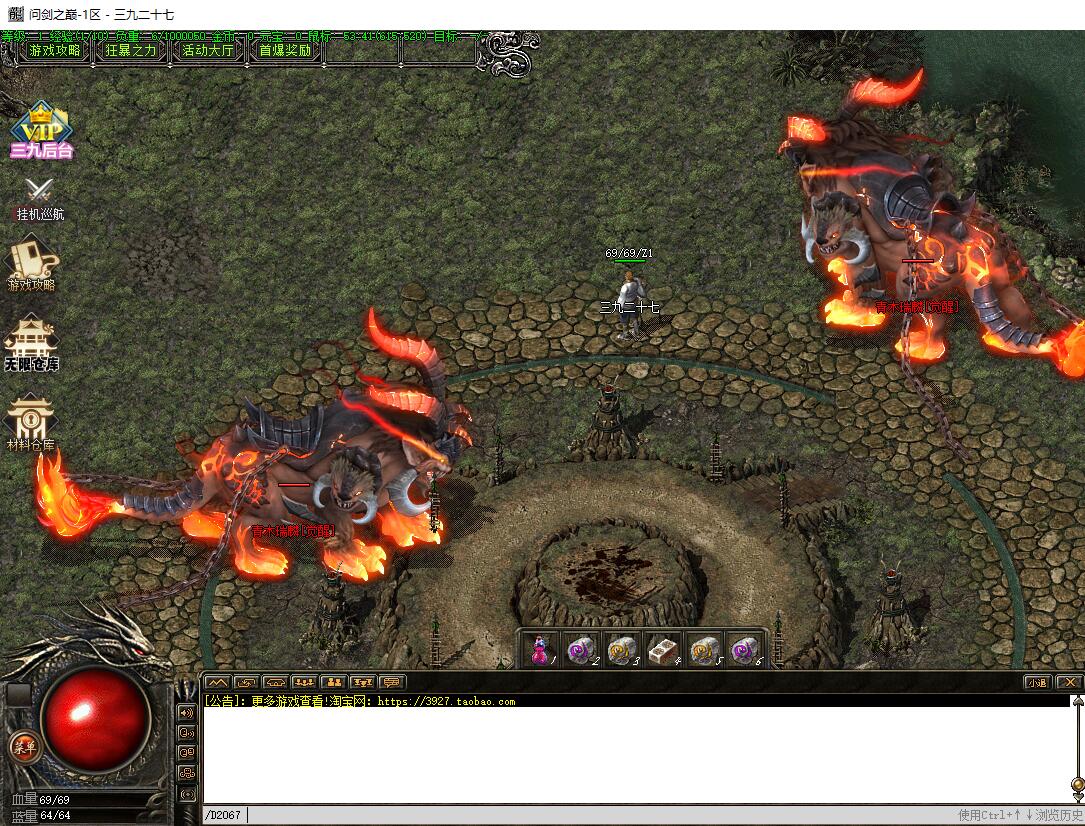Open the 材料仓库 material storage
Screen dimensions: 1085x826
click(x=31, y=422)
